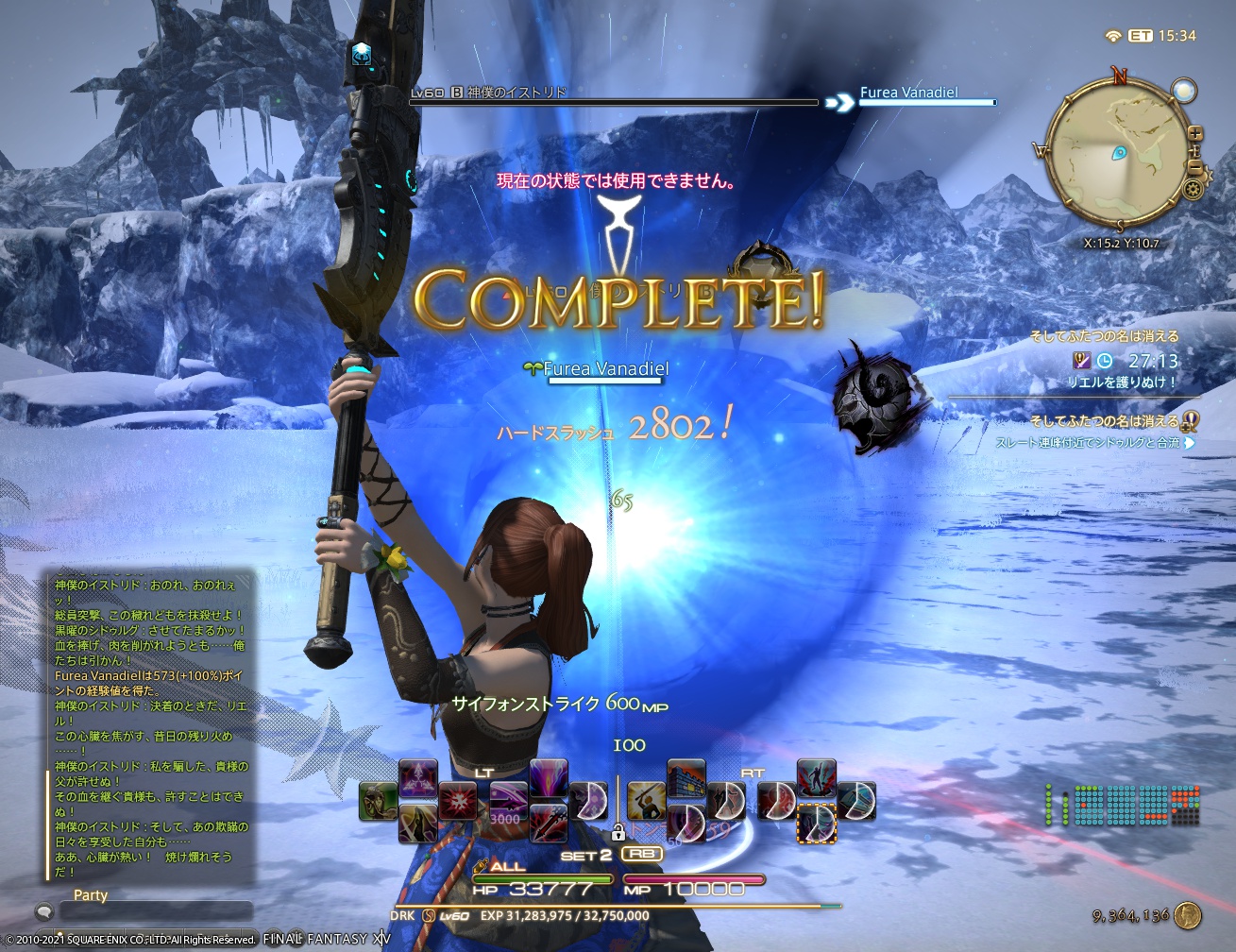Viewport: 1236px width, 952px height.
Task: Click the purple levequest sword icon in duty list
Action: [1082, 362]
